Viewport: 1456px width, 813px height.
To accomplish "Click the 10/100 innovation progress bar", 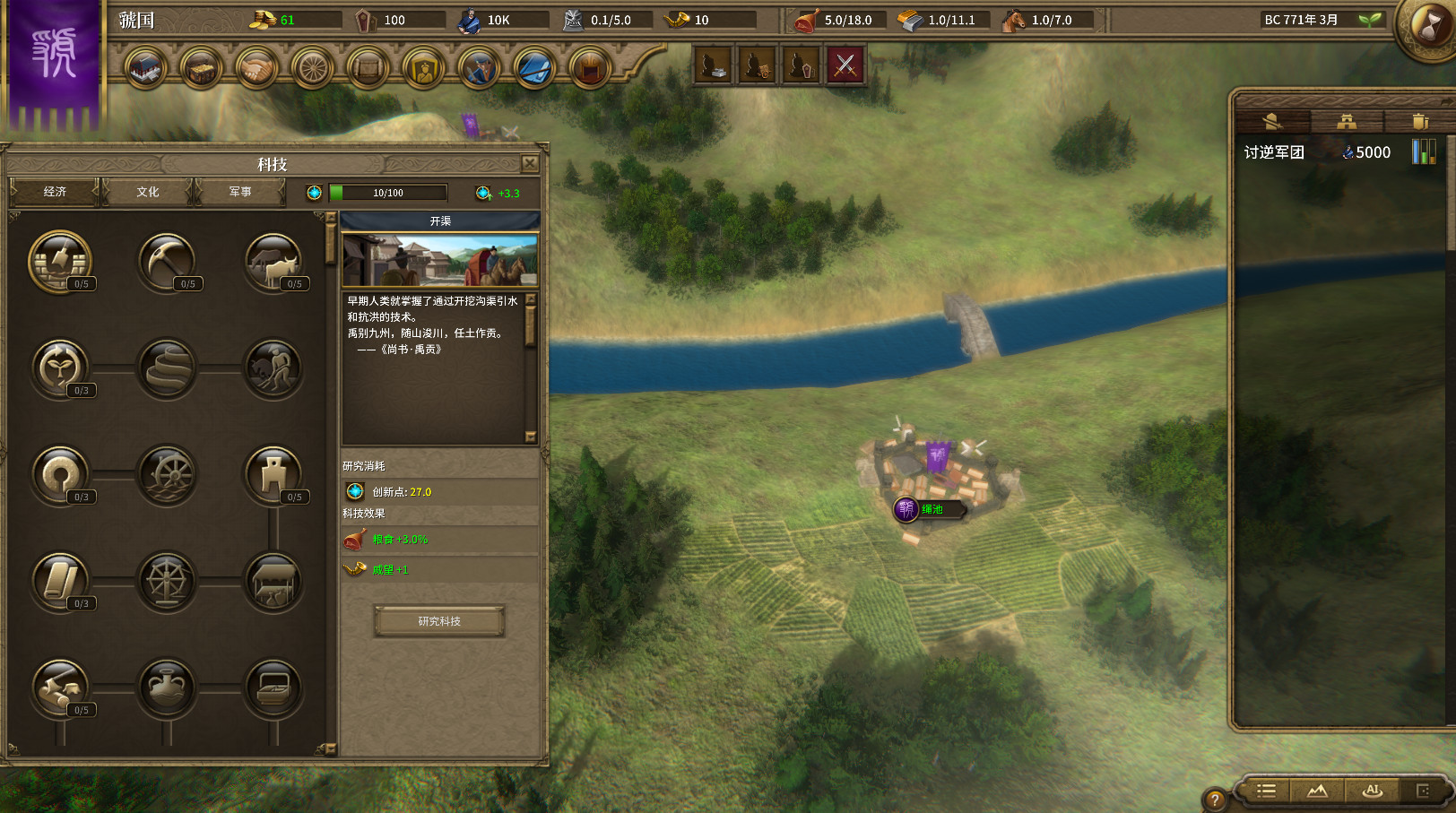I will point(389,192).
